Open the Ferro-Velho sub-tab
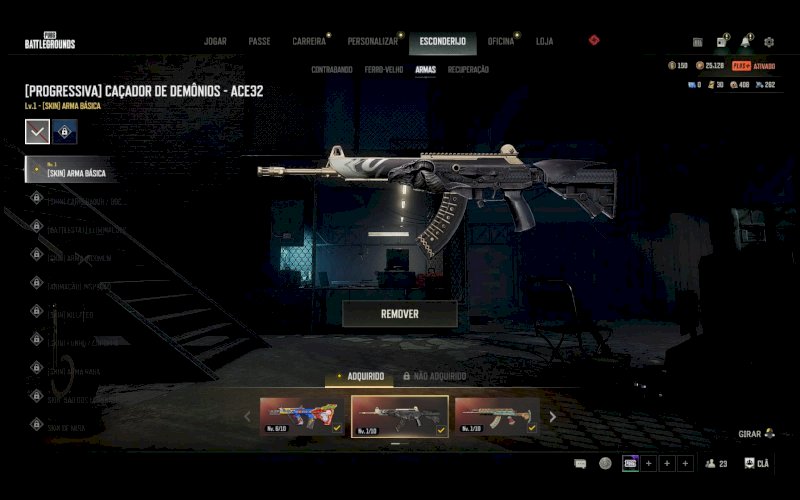 [383, 70]
